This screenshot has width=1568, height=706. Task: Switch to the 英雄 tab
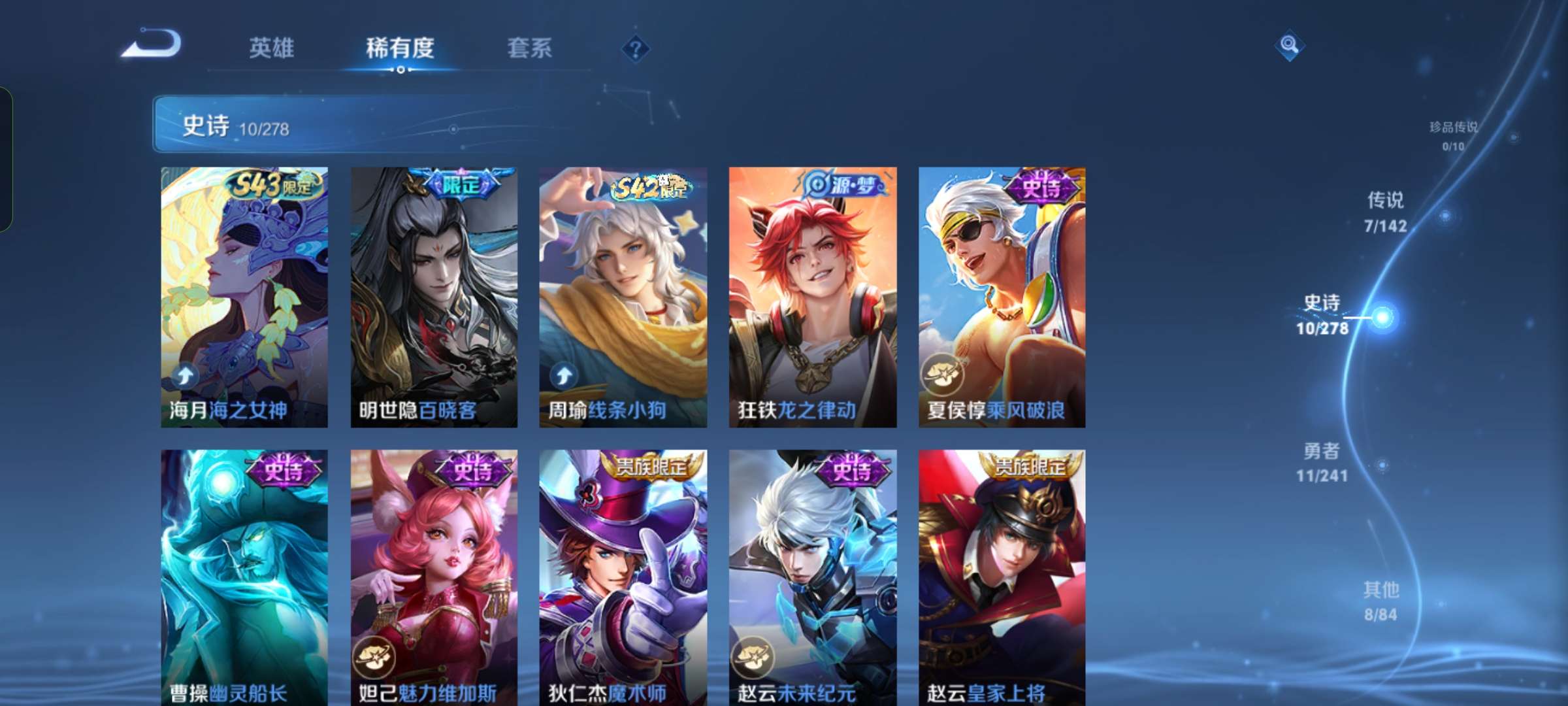pyautogui.click(x=272, y=47)
